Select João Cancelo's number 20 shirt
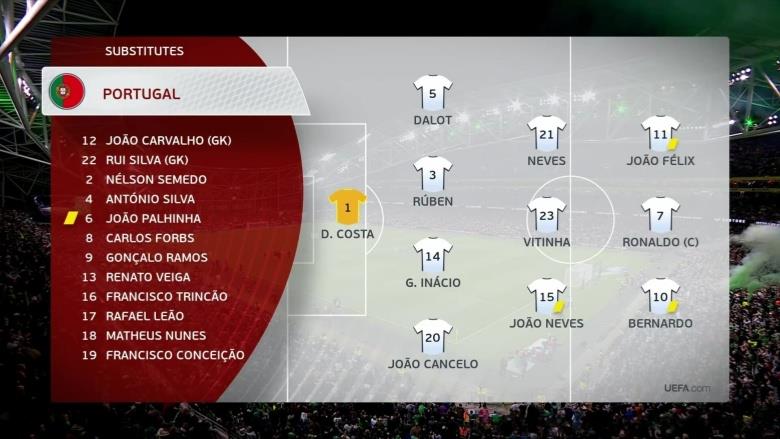Viewport: 780px width, 439px height. pos(432,337)
